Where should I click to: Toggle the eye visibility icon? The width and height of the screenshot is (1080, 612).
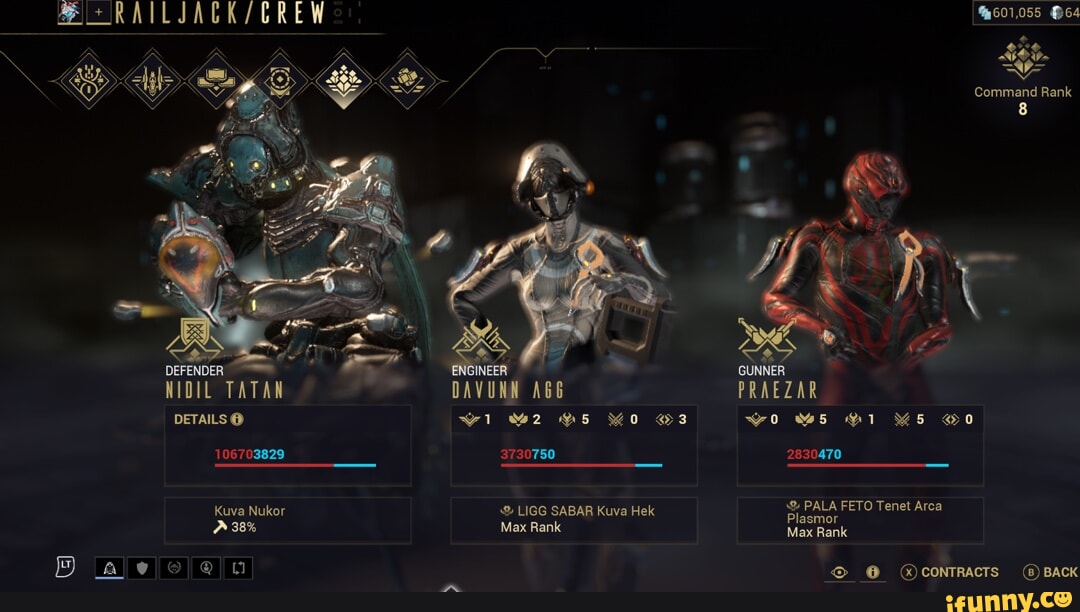click(840, 572)
